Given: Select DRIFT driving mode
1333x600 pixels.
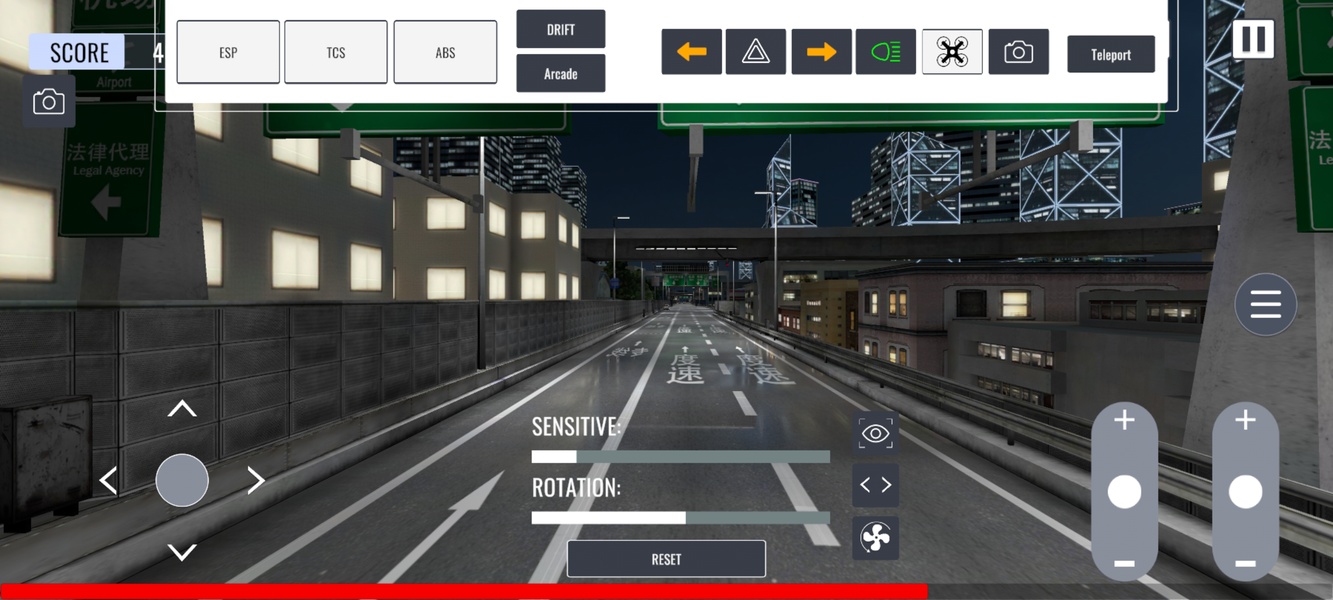Looking at the screenshot, I should point(560,29).
